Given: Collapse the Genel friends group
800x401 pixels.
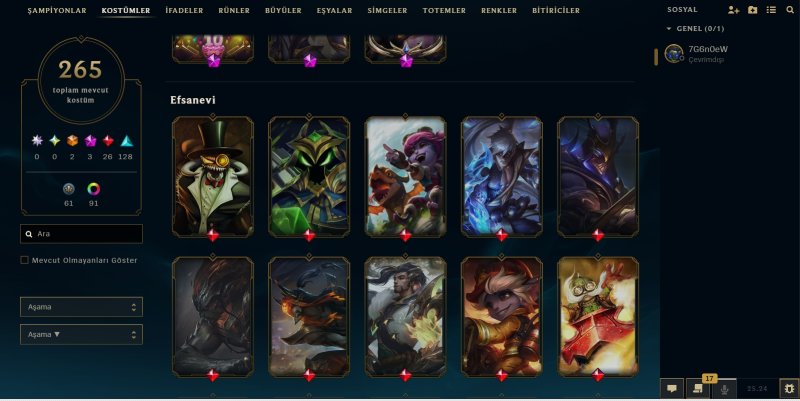Looking at the screenshot, I should [x=670, y=29].
